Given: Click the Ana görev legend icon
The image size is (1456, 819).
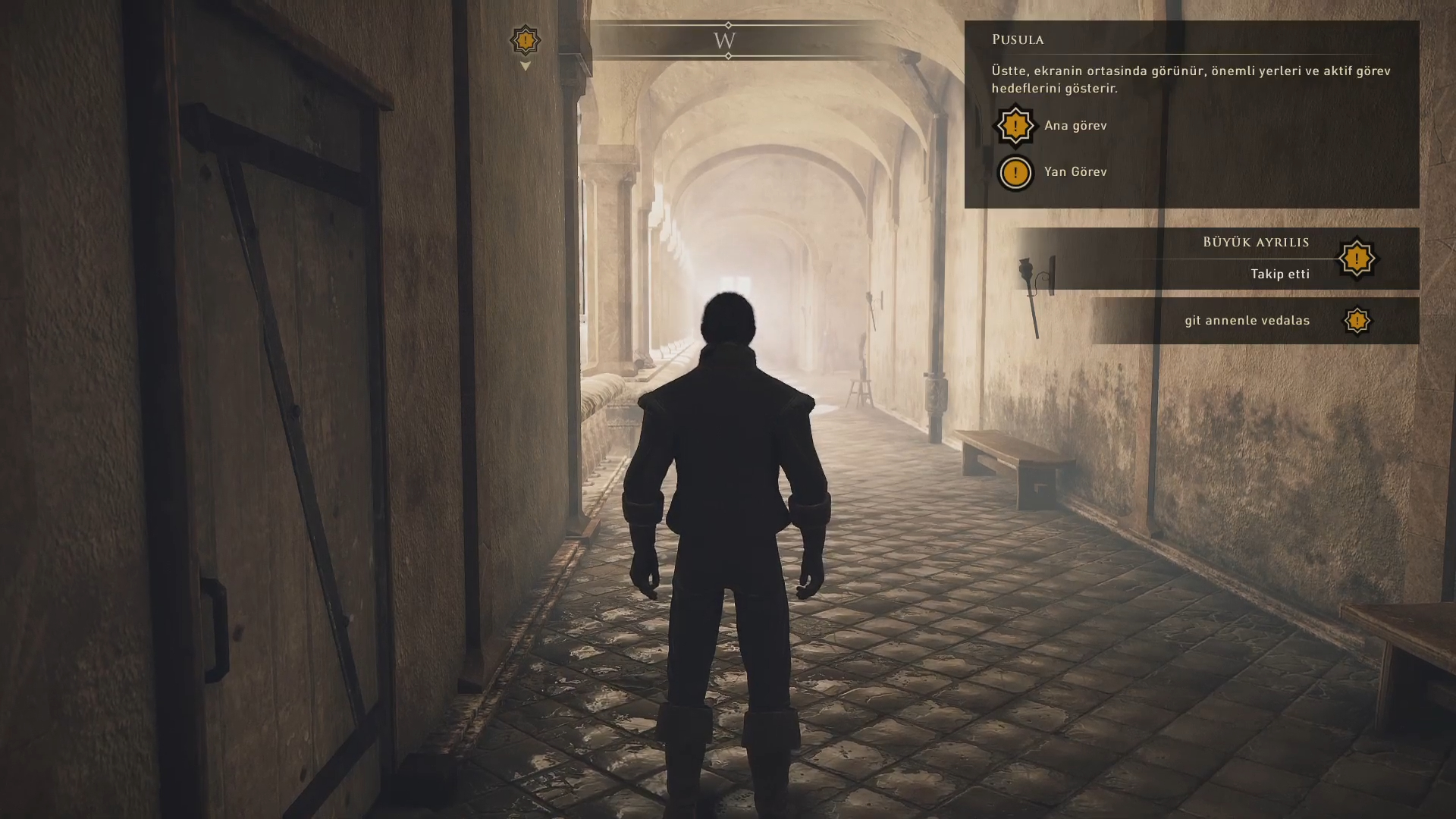Looking at the screenshot, I should pyautogui.click(x=1015, y=126).
